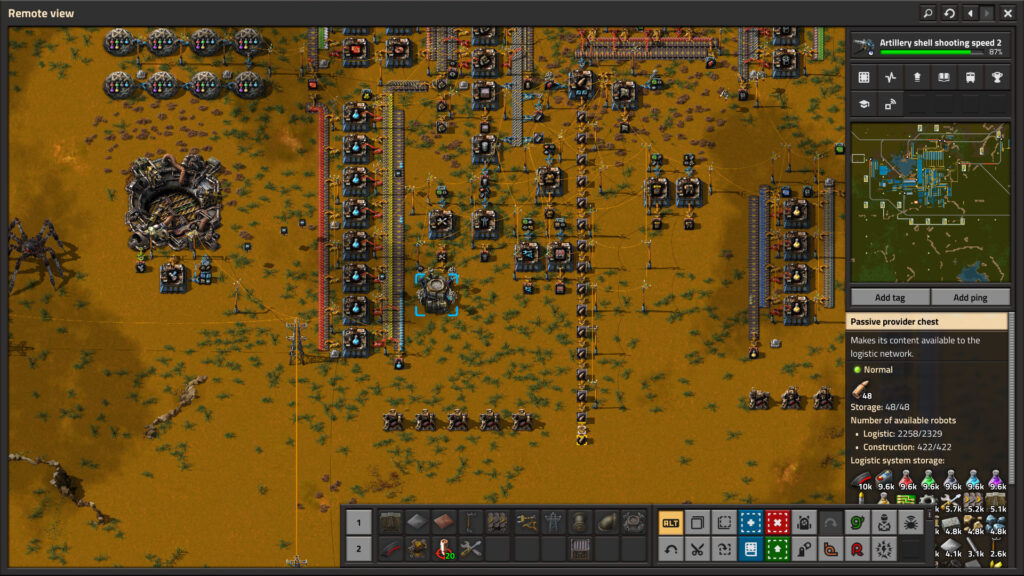This screenshot has width=1024, height=576.
Task: Open the Factoriopedia book icon
Action: coord(943,77)
